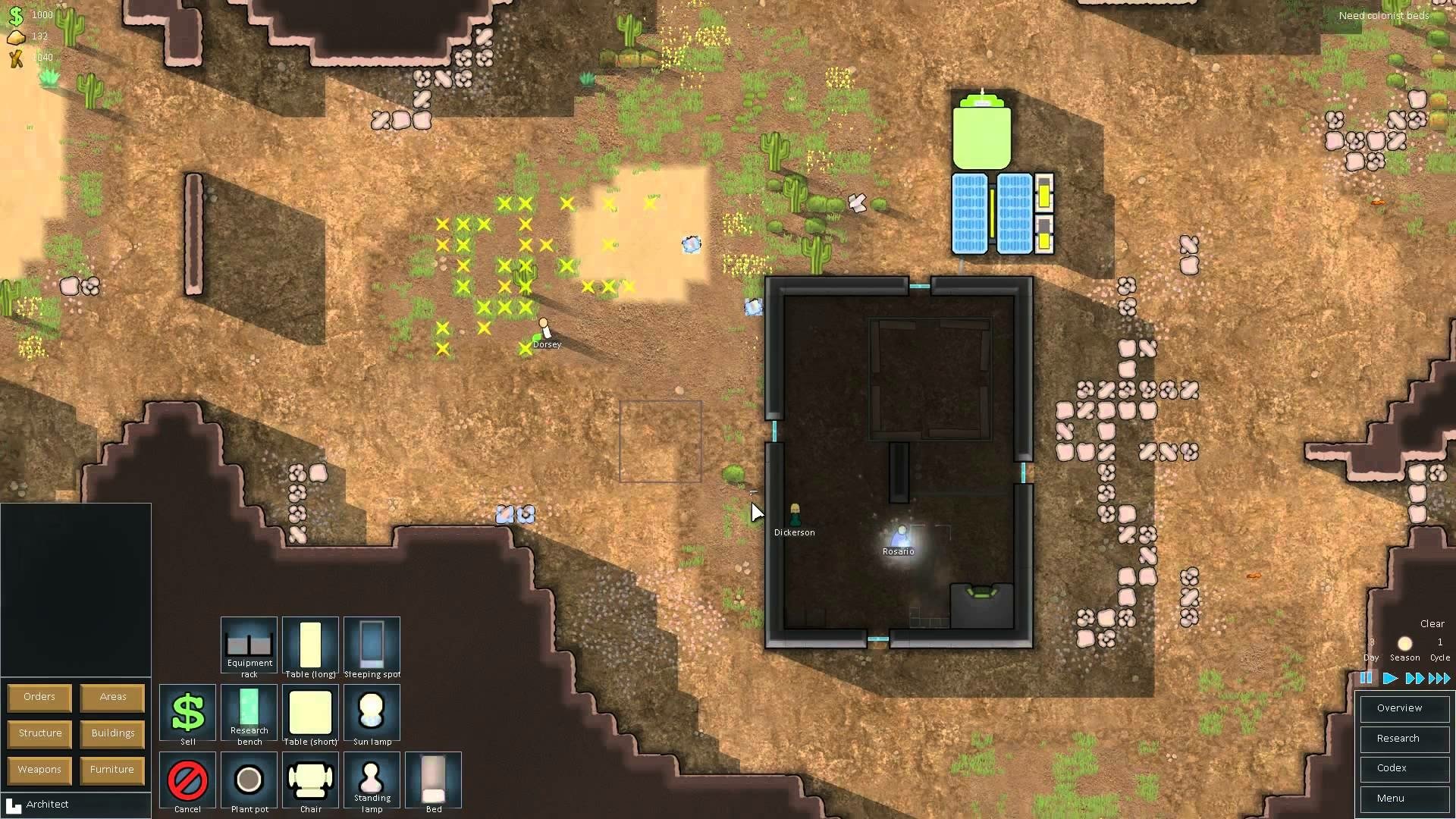The image size is (1456, 819).
Task: Open the Codex panel
Action: click(1404, 767)
